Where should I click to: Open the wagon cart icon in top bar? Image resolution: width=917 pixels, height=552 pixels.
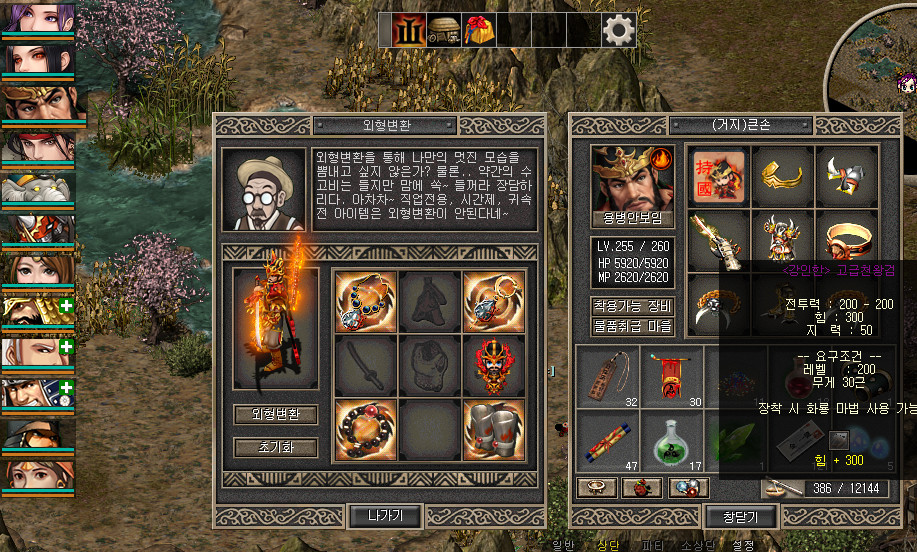click(445, 30)
